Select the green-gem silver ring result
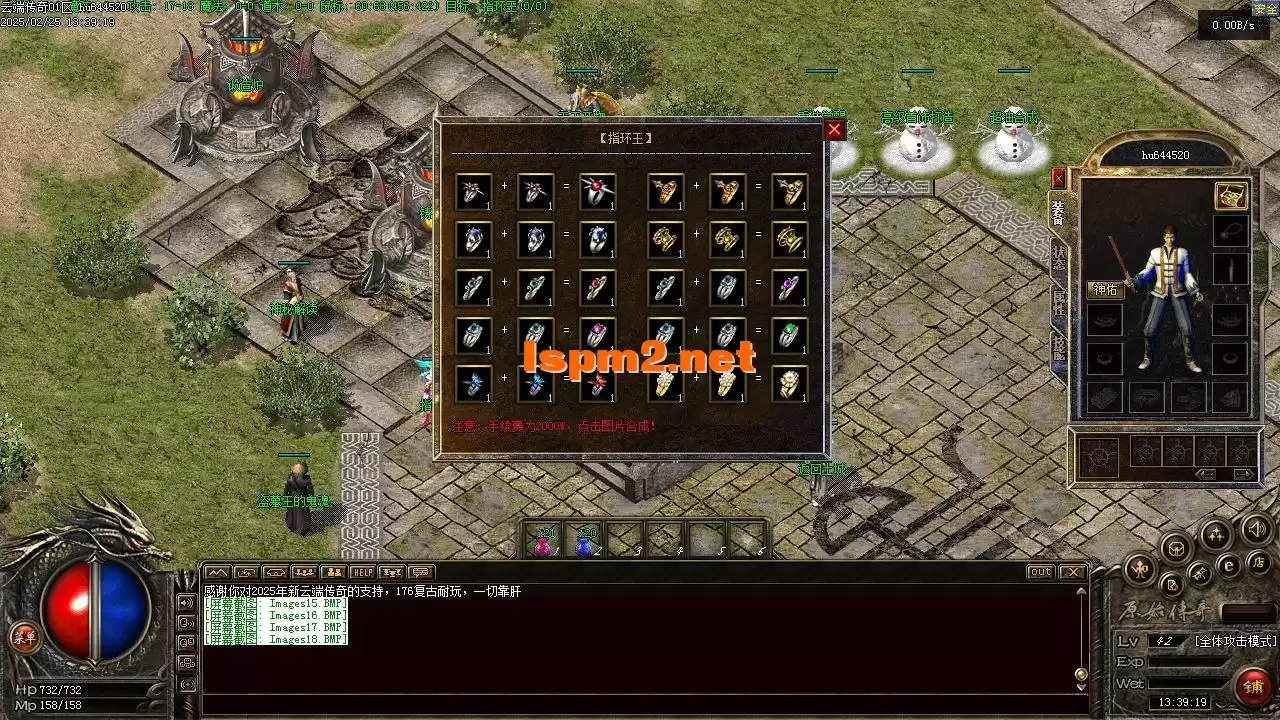1280x720 pixels. coord(790,336)
